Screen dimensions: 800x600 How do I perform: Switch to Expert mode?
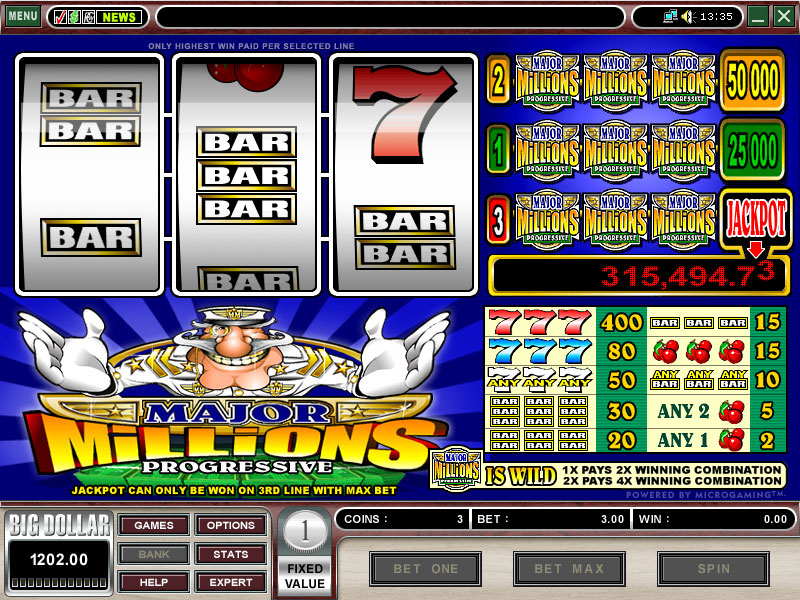pyautogui.click(x=230, y=582)
